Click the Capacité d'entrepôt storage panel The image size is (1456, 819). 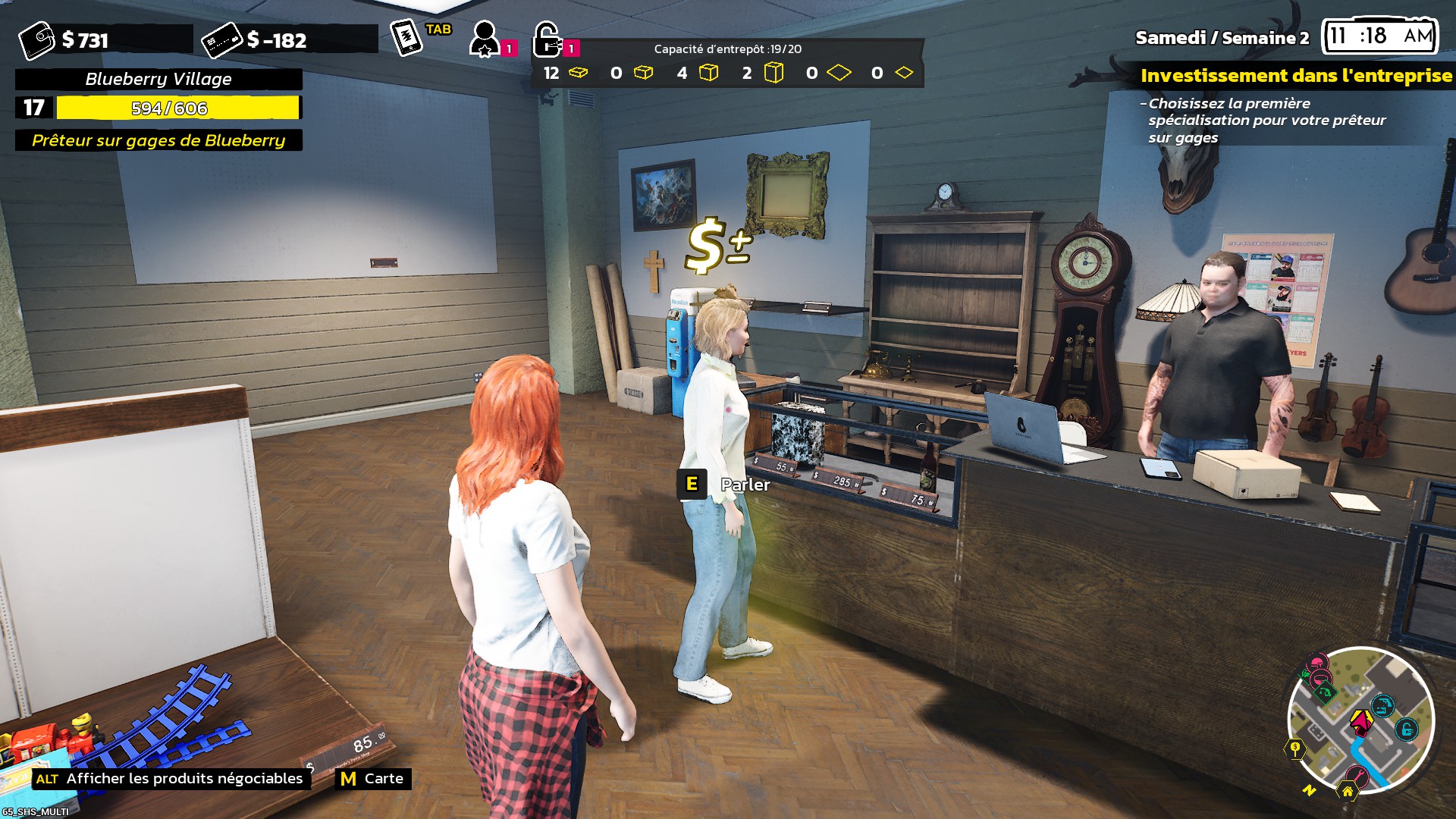click(727, 64)
